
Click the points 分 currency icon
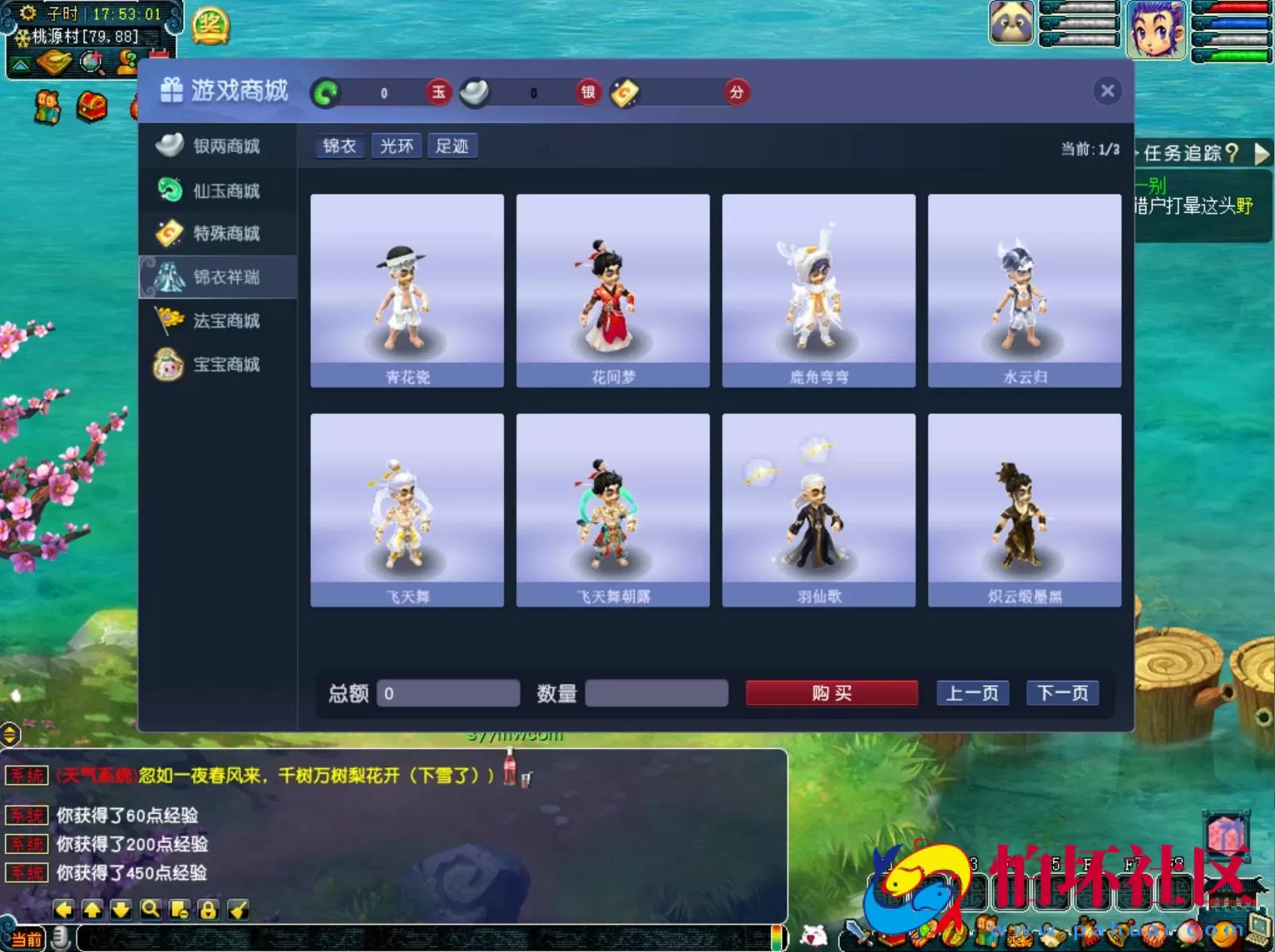[735, 92]
